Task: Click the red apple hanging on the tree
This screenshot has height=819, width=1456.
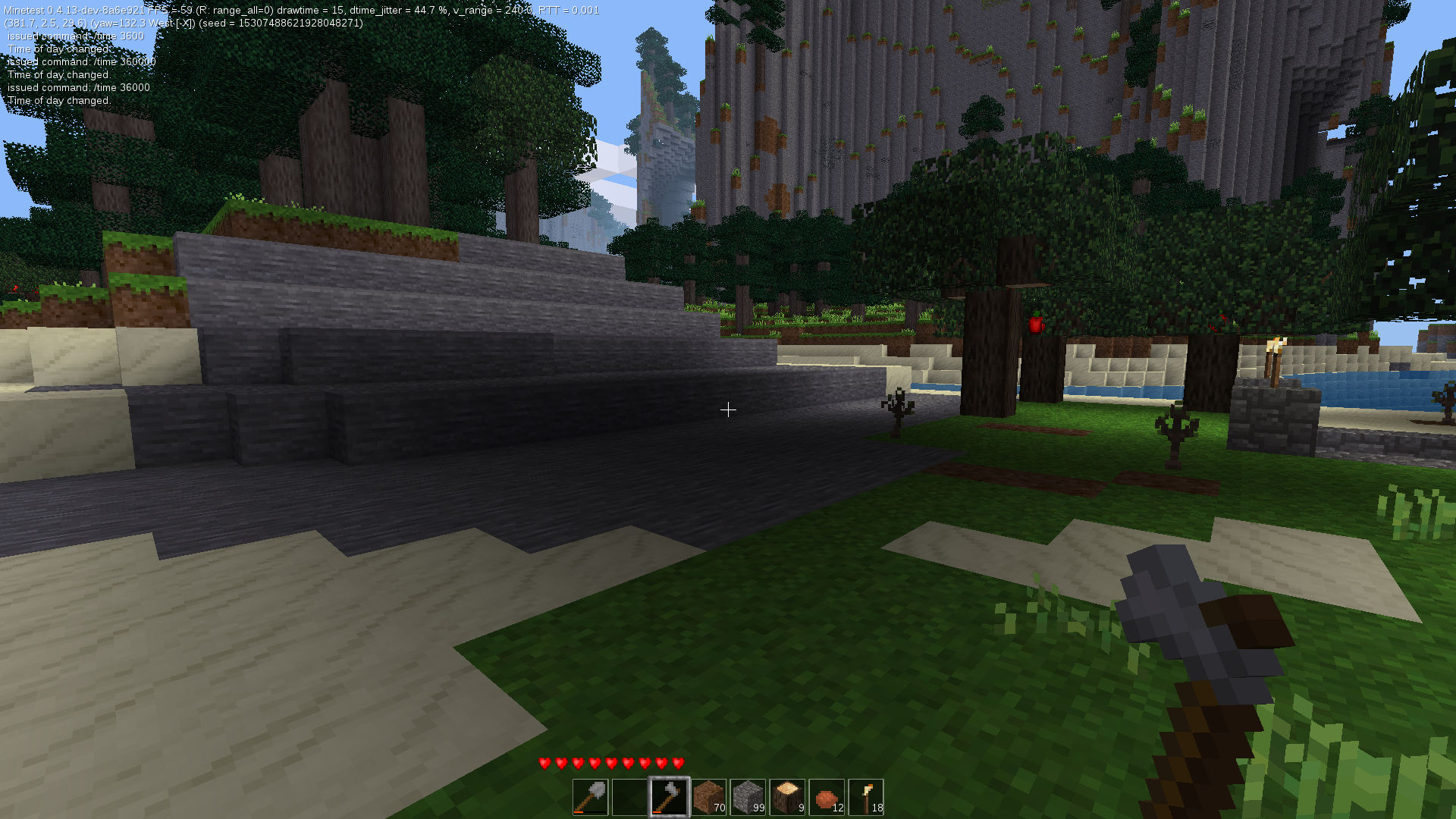Action: pyautogui.click(x=1034, y=325)
